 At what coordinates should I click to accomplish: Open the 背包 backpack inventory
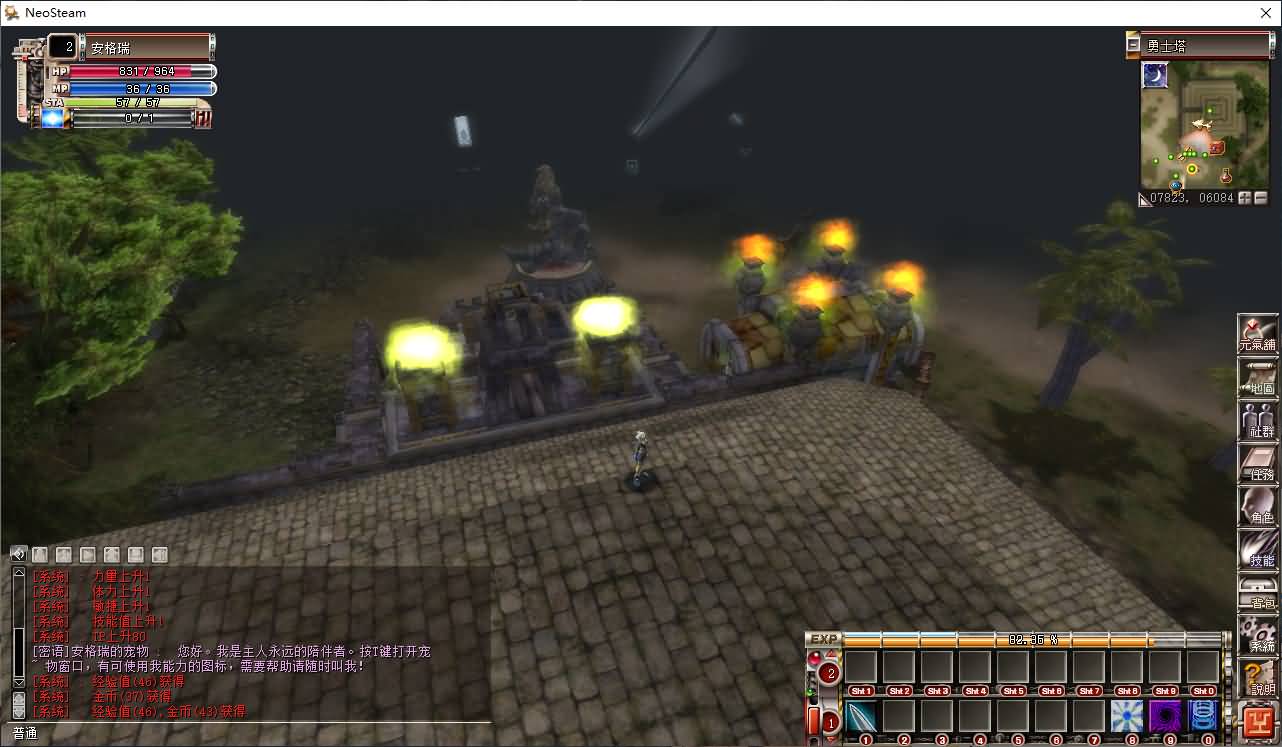pyautogui.click(x=1258, y=593)
